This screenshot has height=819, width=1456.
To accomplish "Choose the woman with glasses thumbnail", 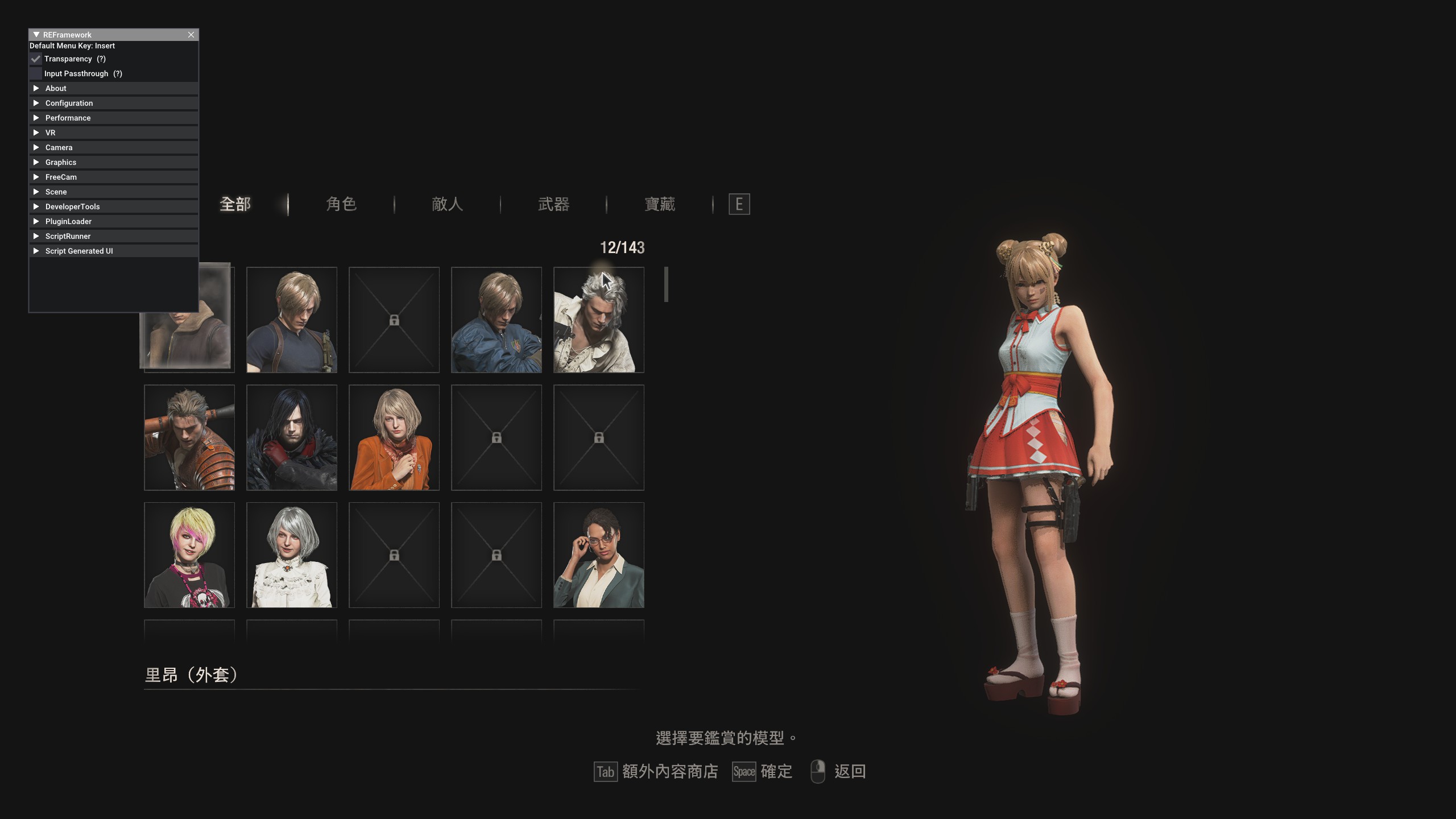I will (598, 555).
